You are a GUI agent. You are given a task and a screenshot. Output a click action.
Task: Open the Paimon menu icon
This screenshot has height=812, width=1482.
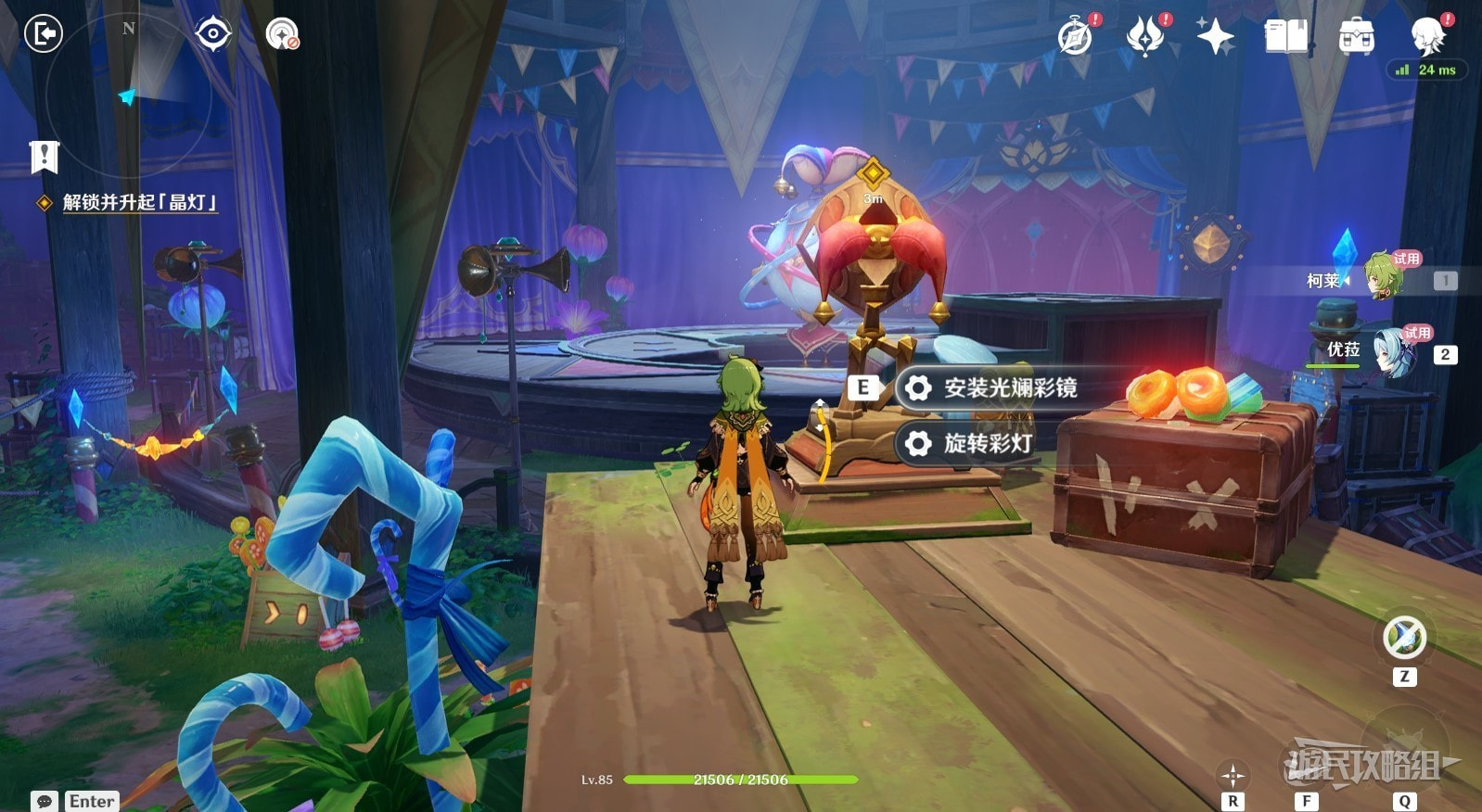click(x=1427, y=37)
